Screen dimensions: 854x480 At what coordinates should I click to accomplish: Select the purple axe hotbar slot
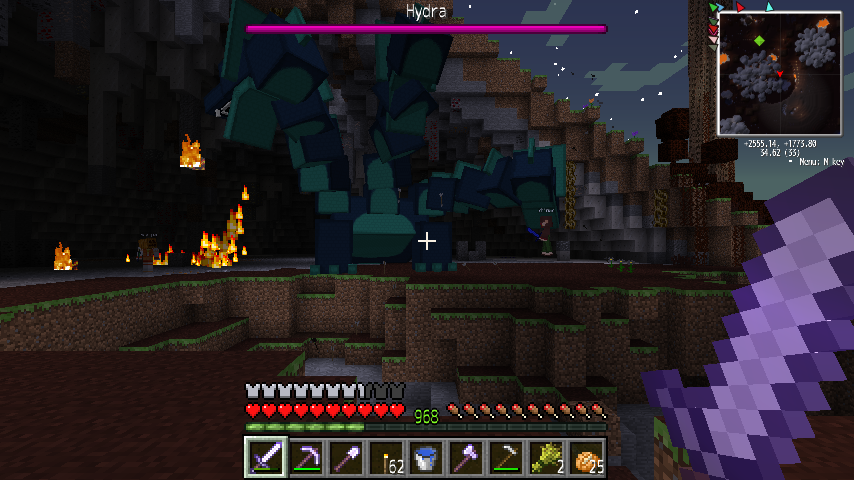(x=466, y=458)
